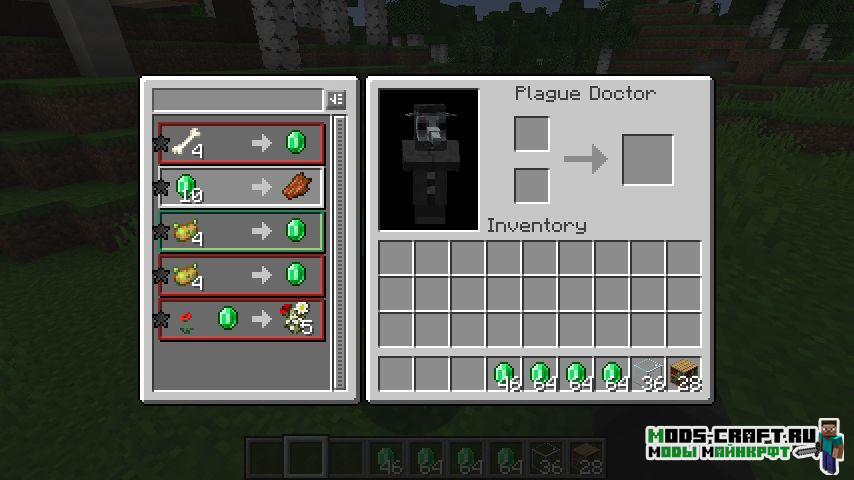Choose the poppy and emerald flower trade
The image size is (854, 480).
(241, 320)
